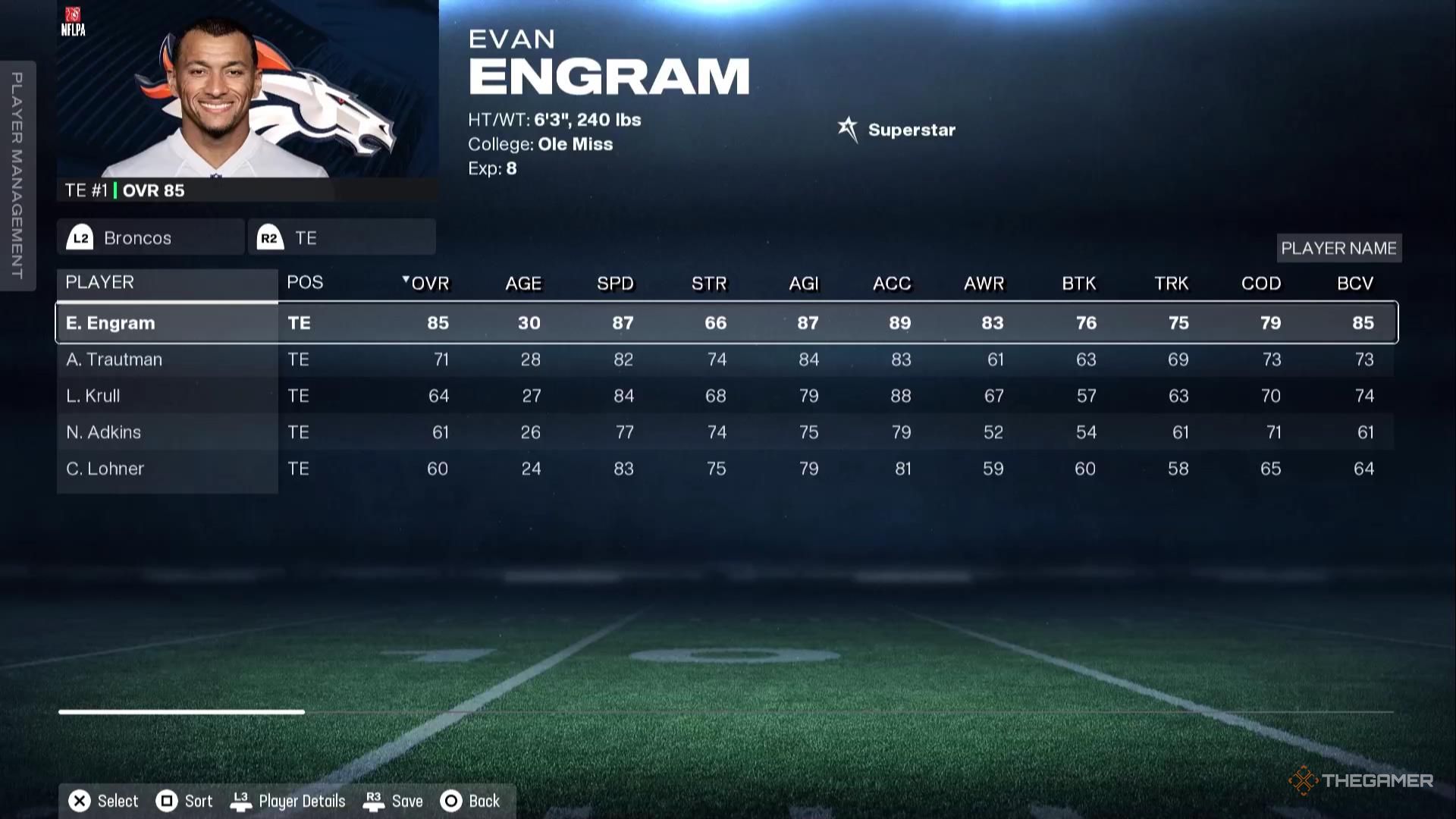Click the R3 Save icon
The width and height of the screenshot is (1456, 819).
[x=373, y=800]
